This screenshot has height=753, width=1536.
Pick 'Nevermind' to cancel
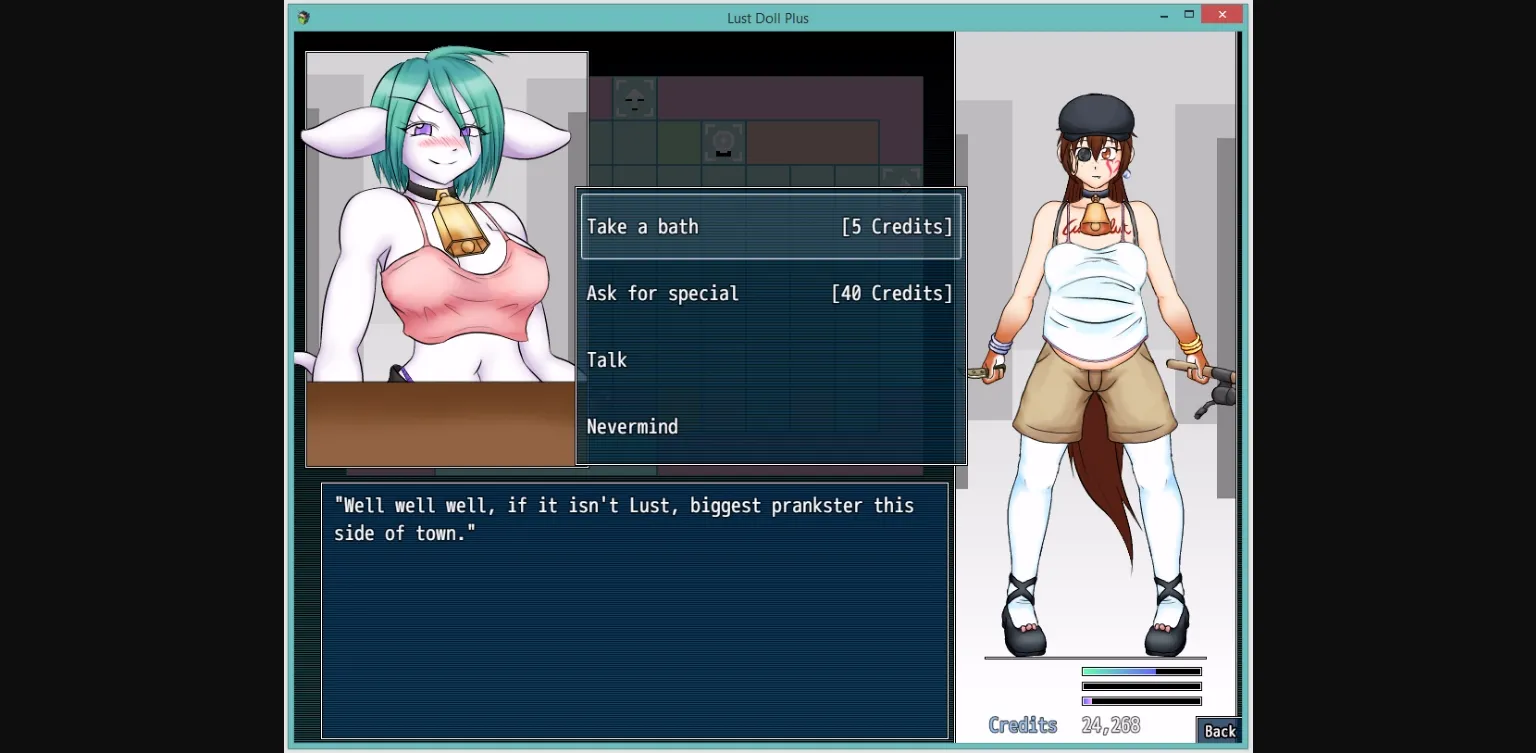(x=632, y=426)
